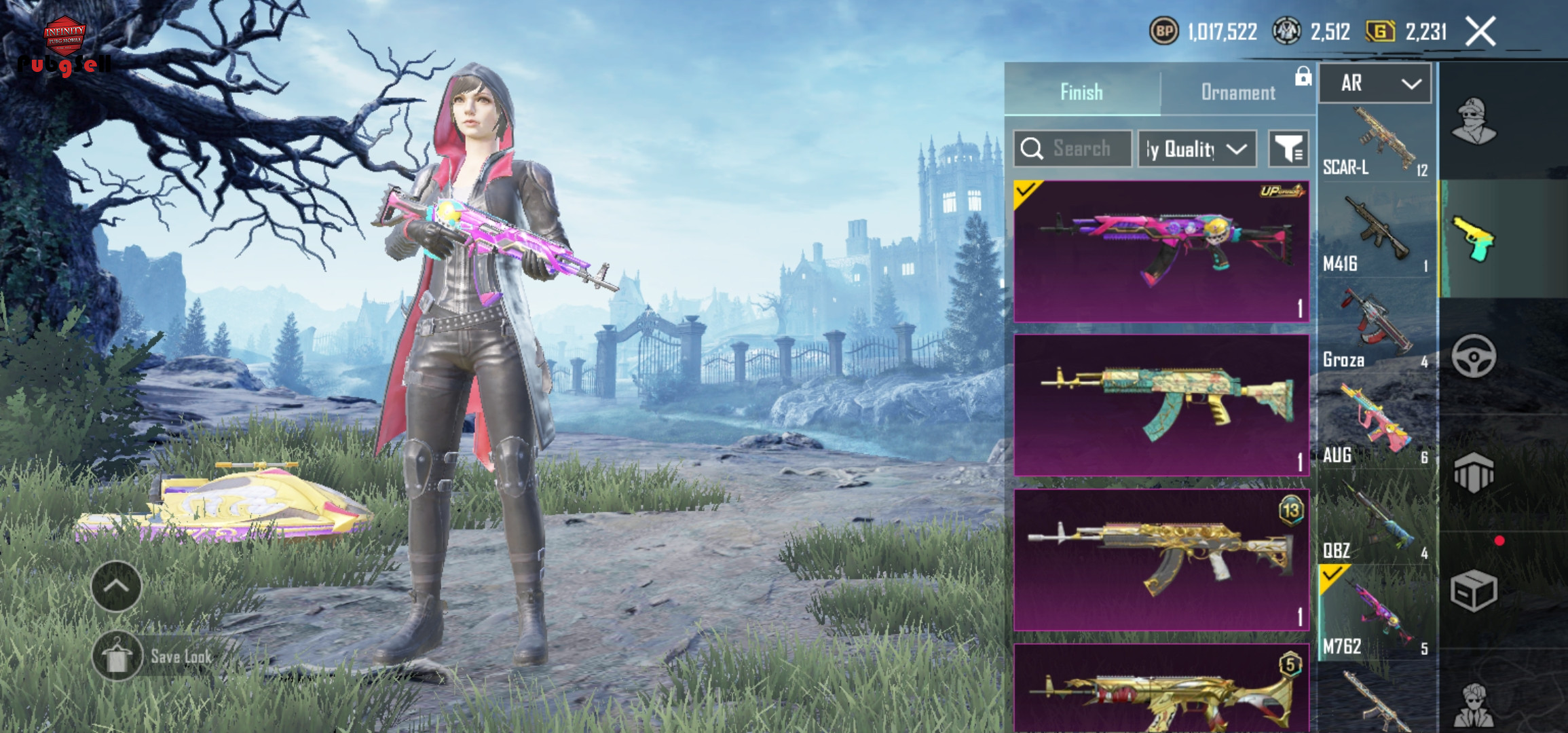The height and width of the screenshot is (733, 1568).
Task: Click the Search field for finishes
Action: pos(1073,149)
